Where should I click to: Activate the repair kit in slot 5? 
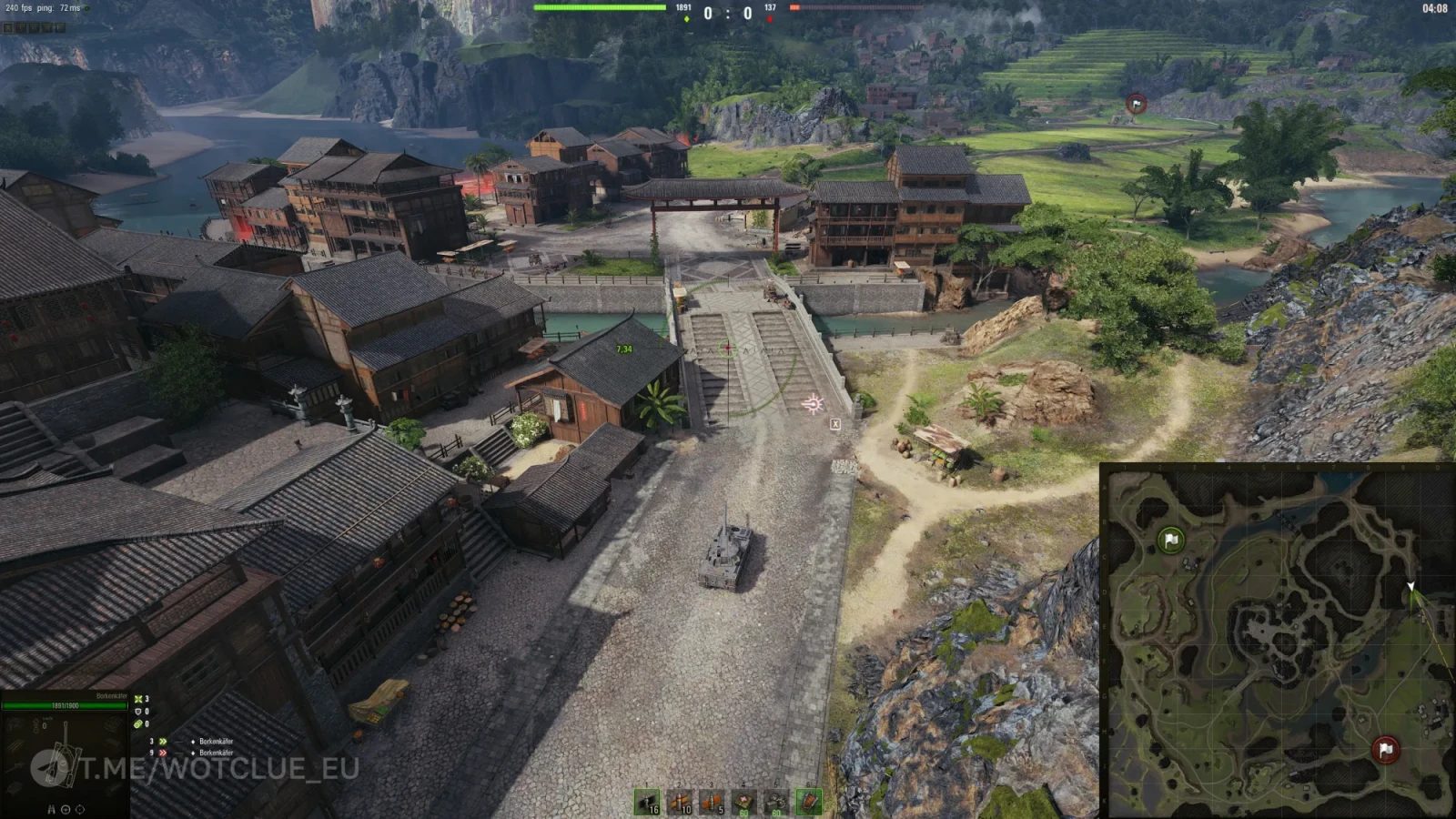775,801
